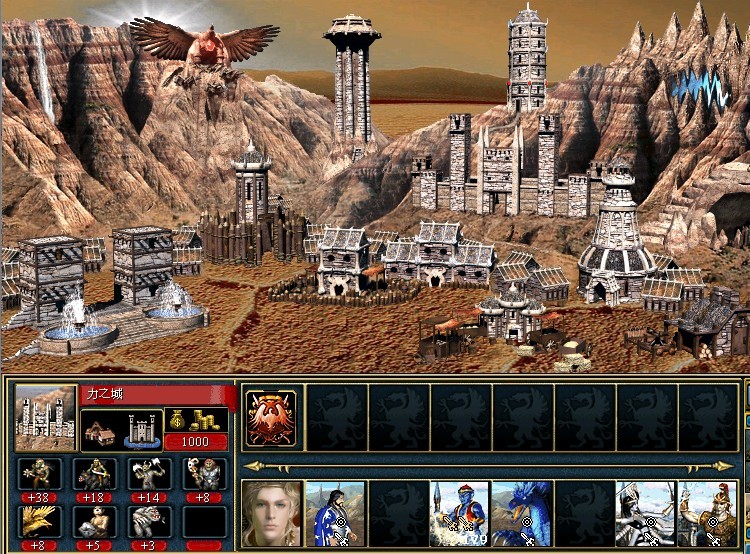This screenshot has width=750, height=554.
Task: Recruit the golden bird creature
Action: pyautogui.click(x=39, y=521)
